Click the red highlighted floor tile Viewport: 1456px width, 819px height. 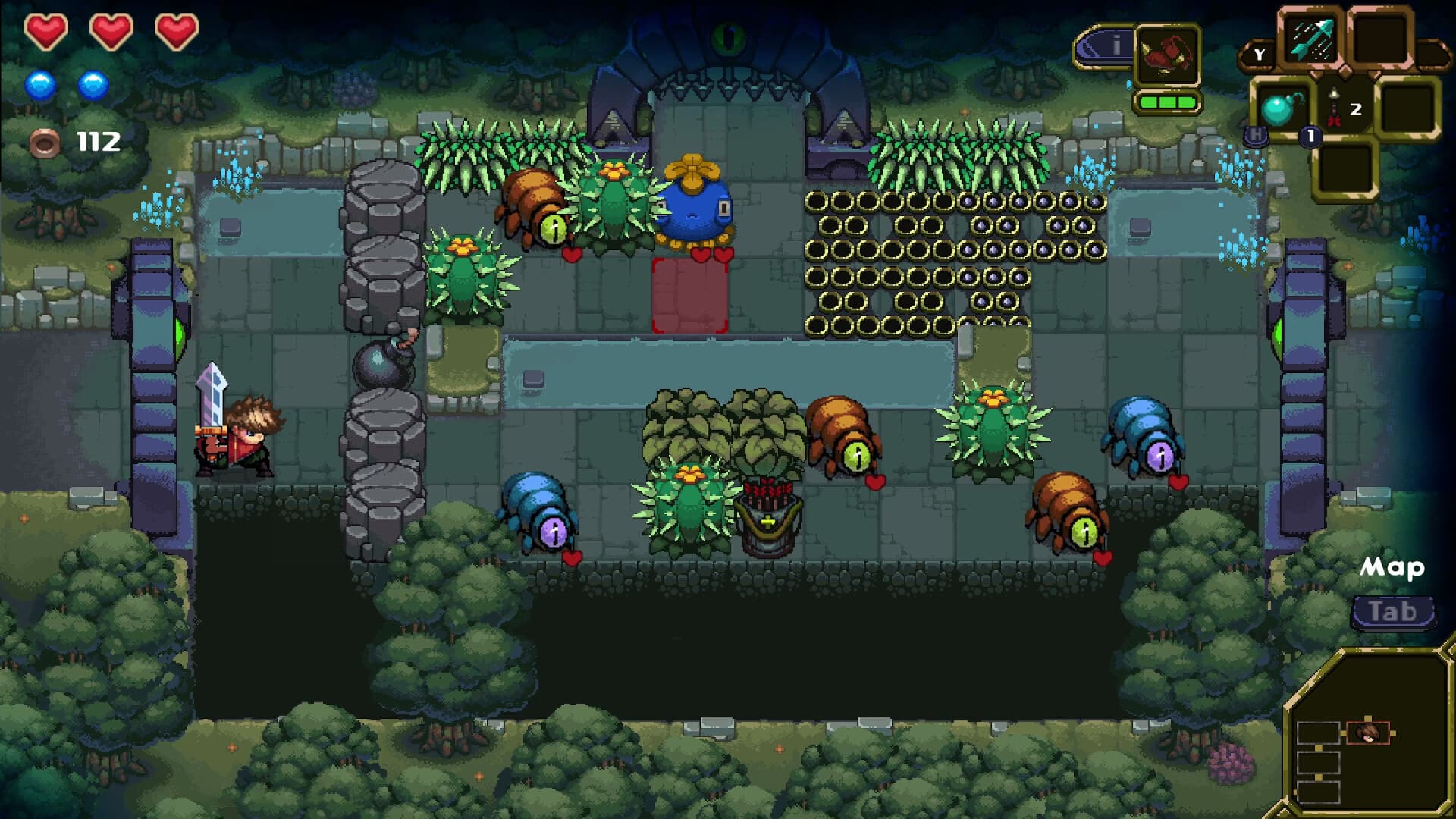coord(690,296)
